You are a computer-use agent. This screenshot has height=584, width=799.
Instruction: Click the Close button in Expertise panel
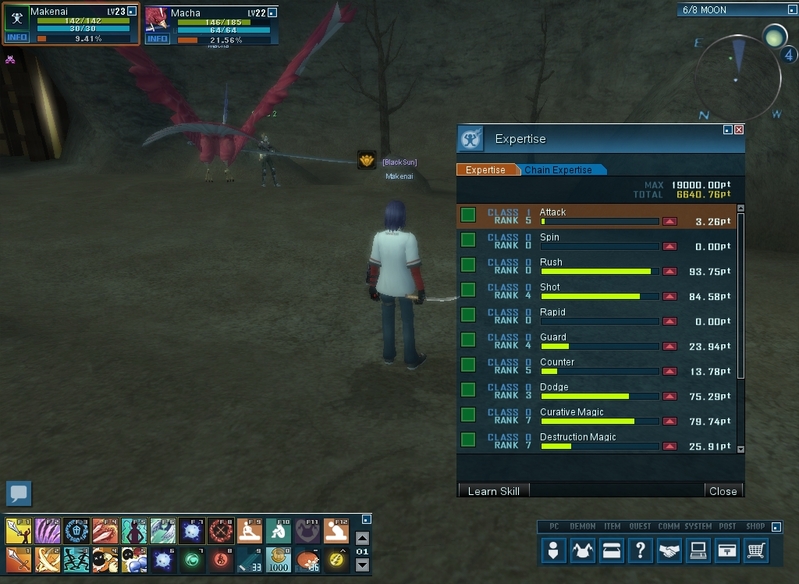click(x=722, y=491)
